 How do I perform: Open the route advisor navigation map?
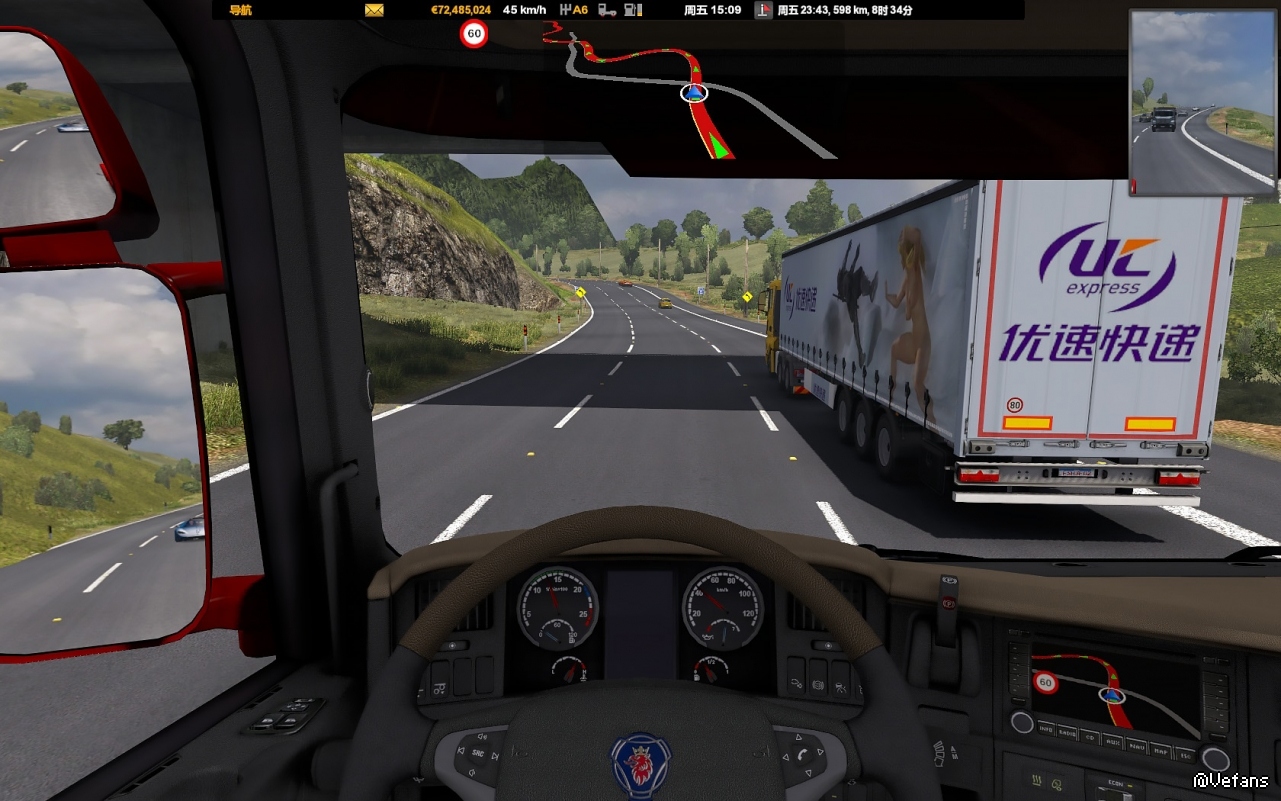(x=690, y=95)
